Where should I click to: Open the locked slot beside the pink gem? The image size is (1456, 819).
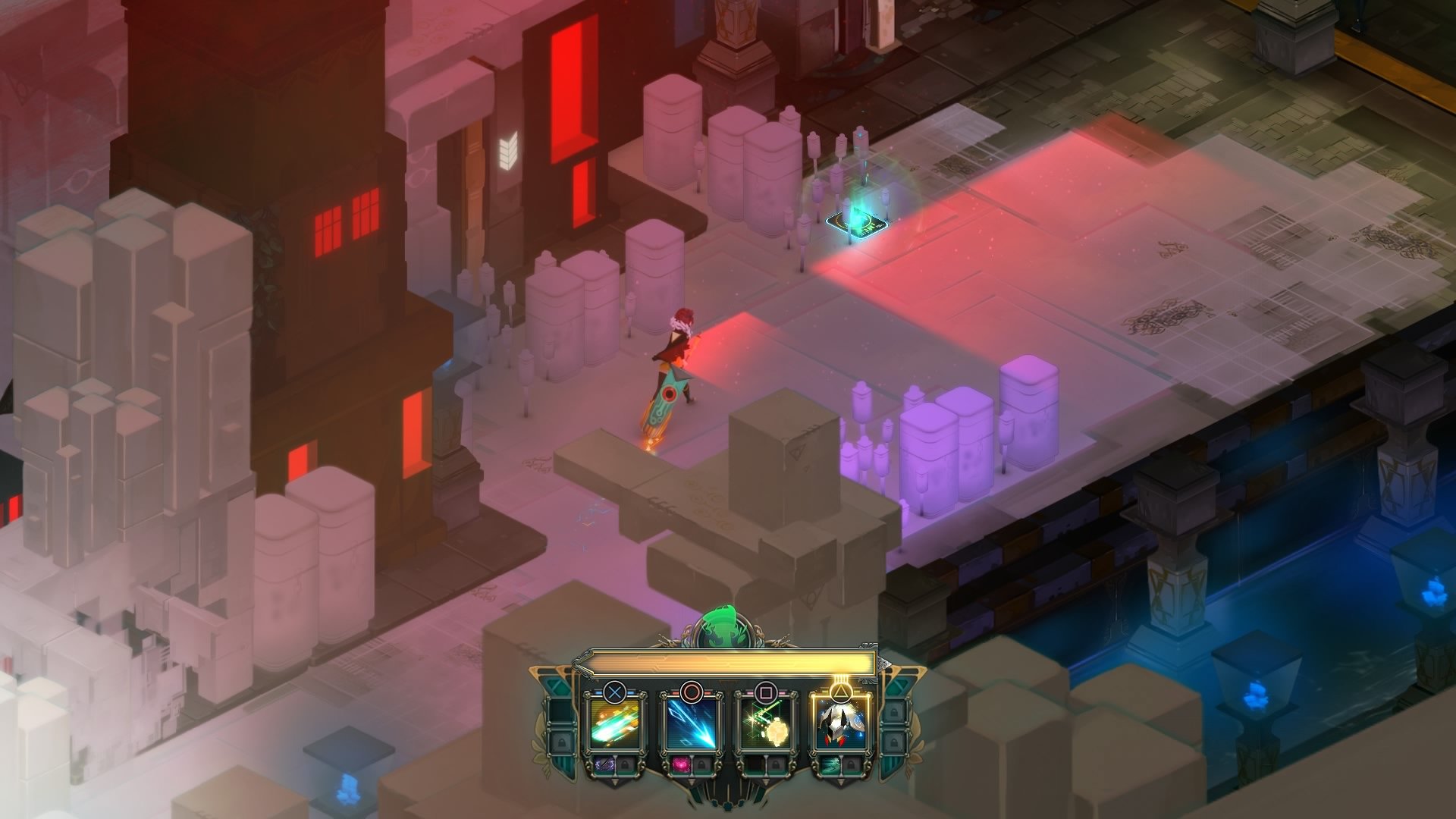click(x=703, y=764)
